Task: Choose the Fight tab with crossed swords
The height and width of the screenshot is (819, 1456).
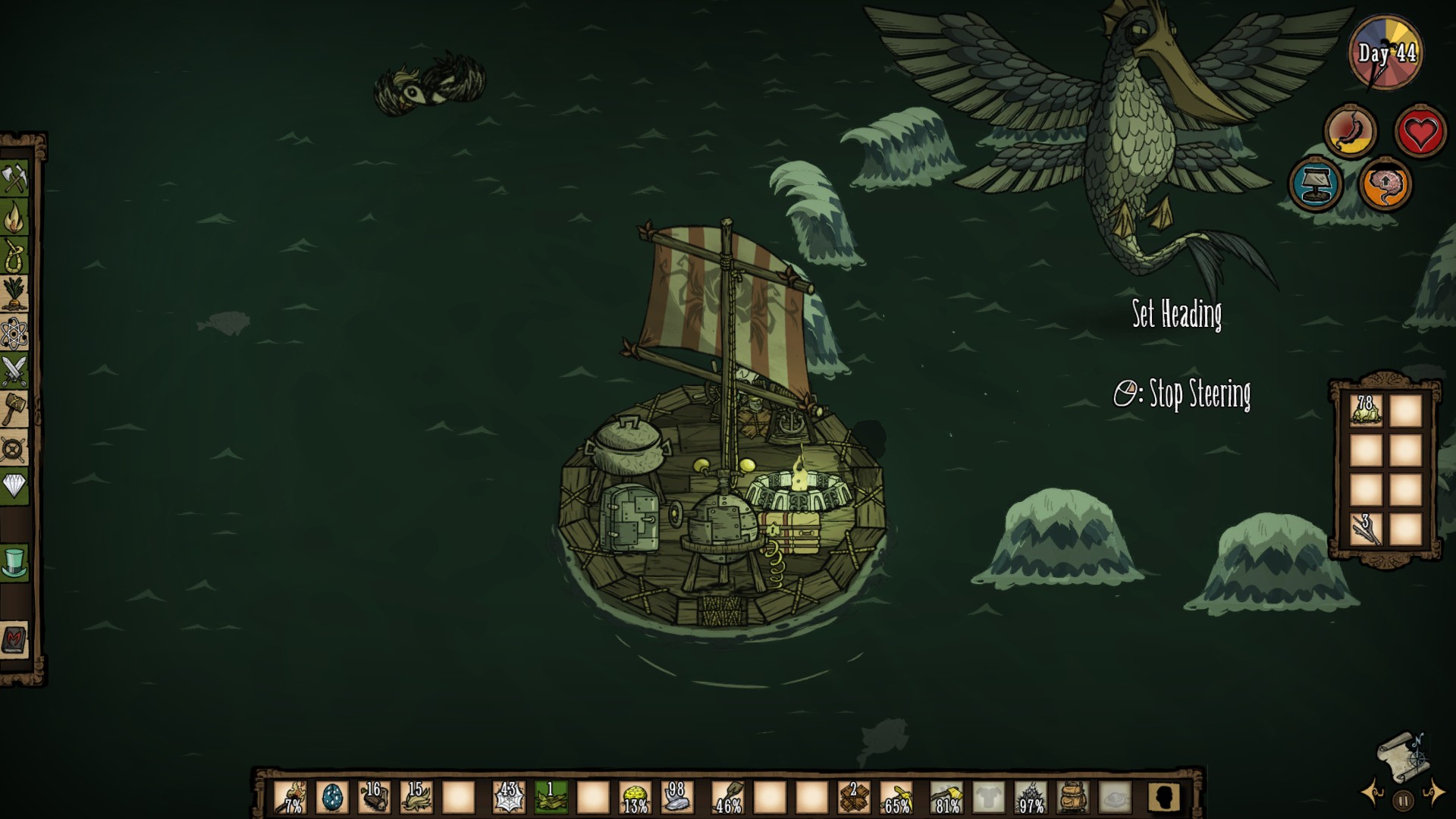Action: coord(14,372)
